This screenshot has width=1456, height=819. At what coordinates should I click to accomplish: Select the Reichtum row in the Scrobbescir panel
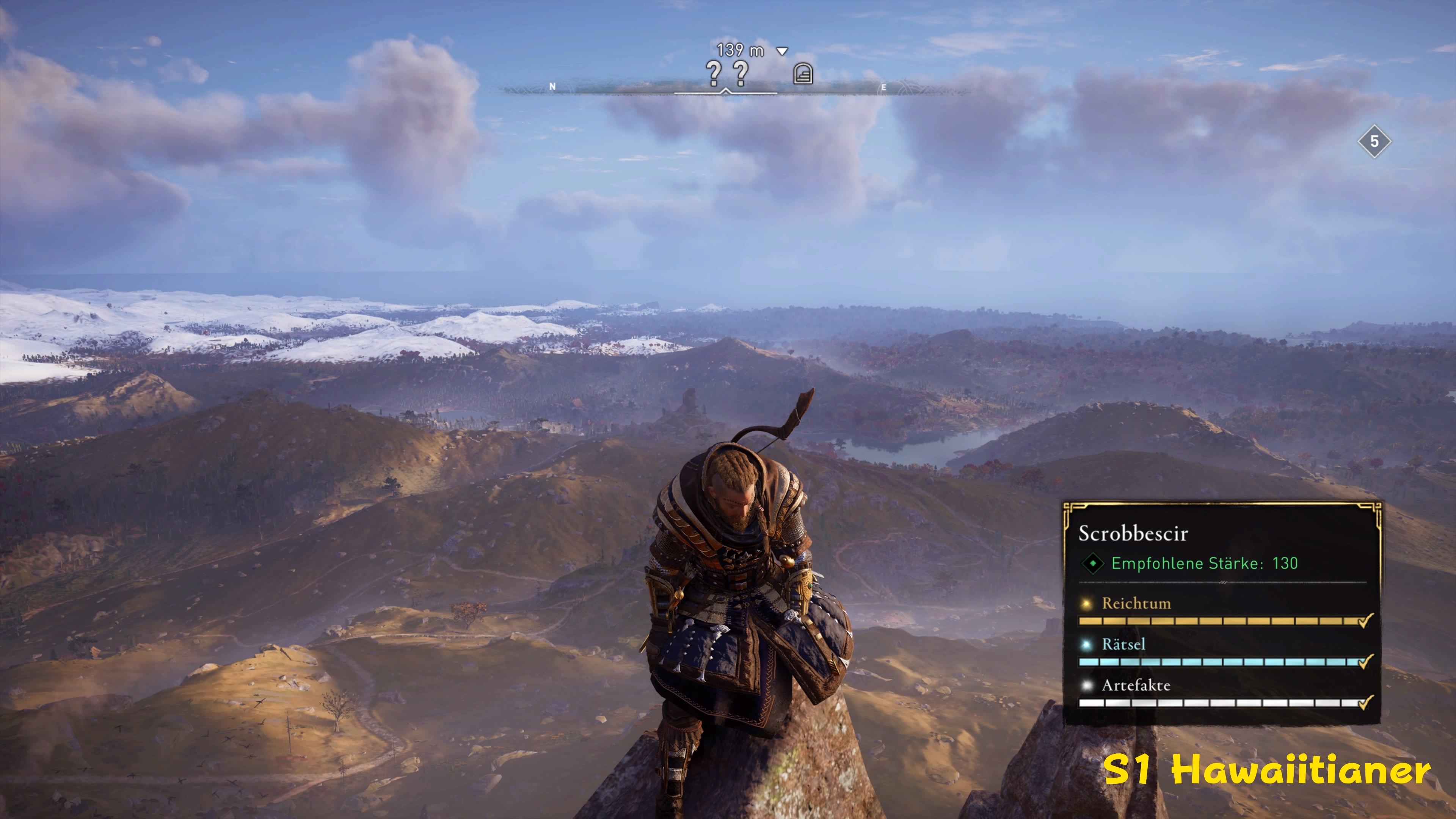pyautogui.click(x=1136, y=603)
